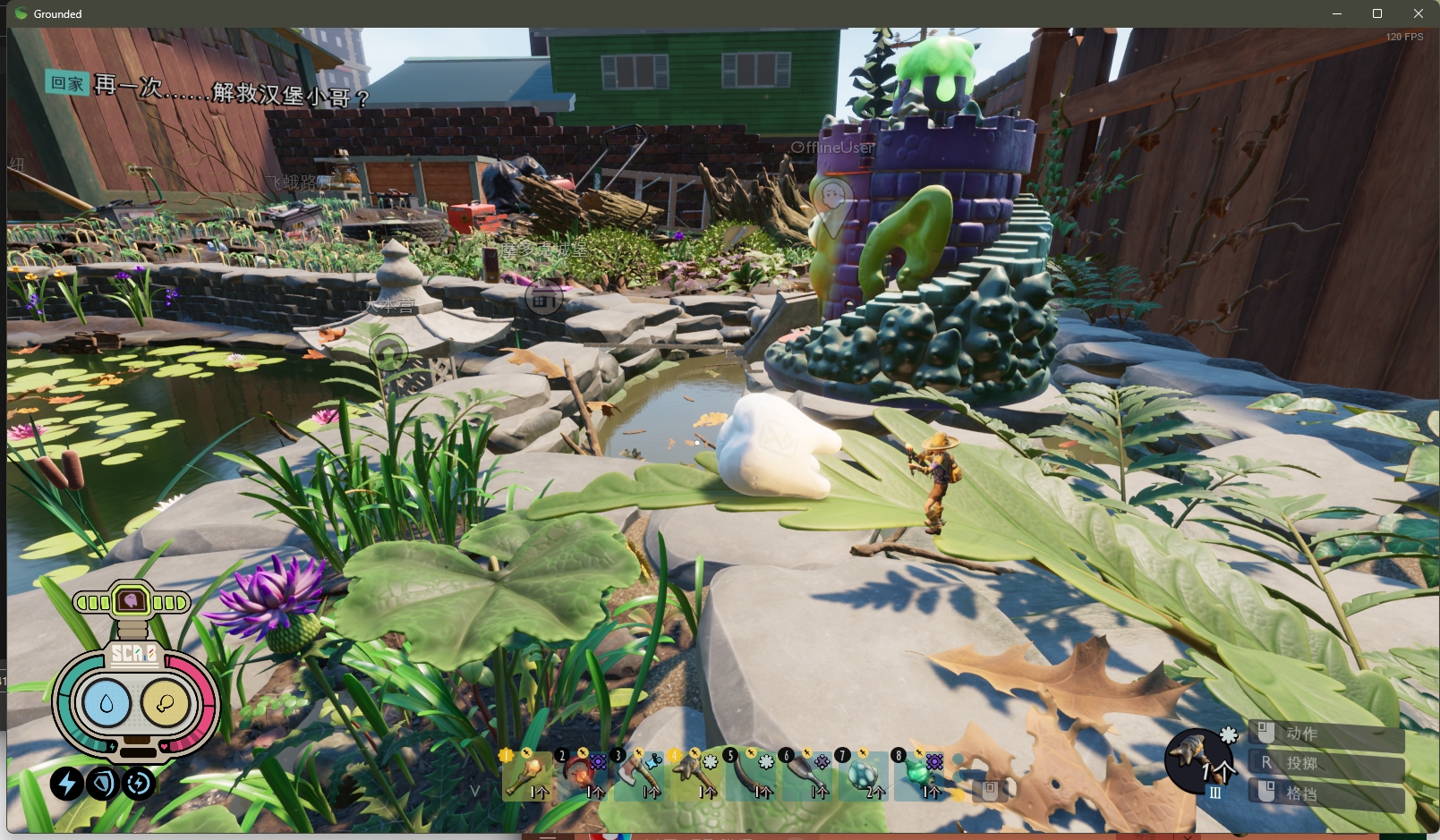
Task: Select the torch club in hotbar slot 1
Action: click(526, 776)
